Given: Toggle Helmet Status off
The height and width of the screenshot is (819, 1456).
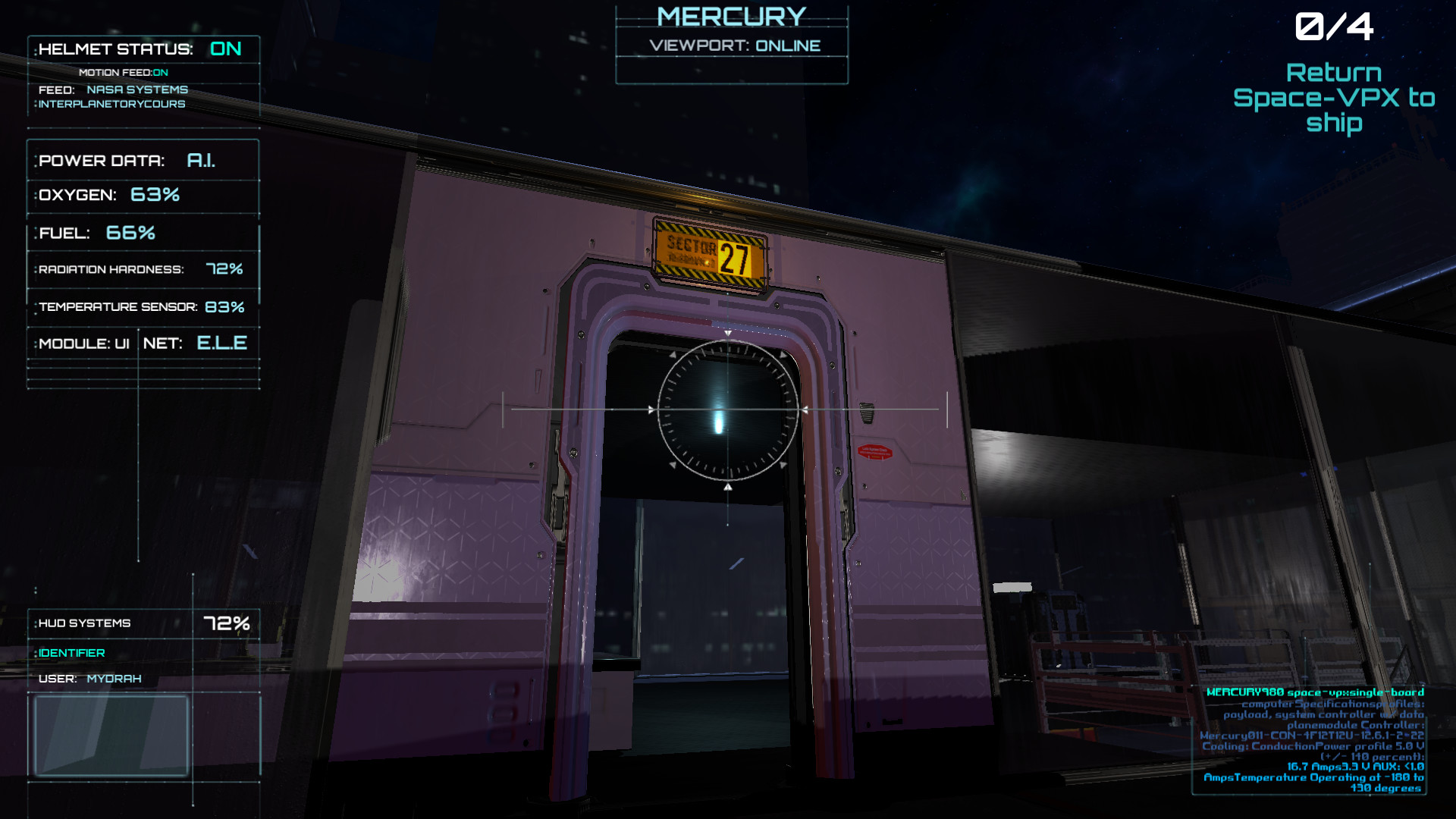Looking at the screenshot, I should [225, 49].
